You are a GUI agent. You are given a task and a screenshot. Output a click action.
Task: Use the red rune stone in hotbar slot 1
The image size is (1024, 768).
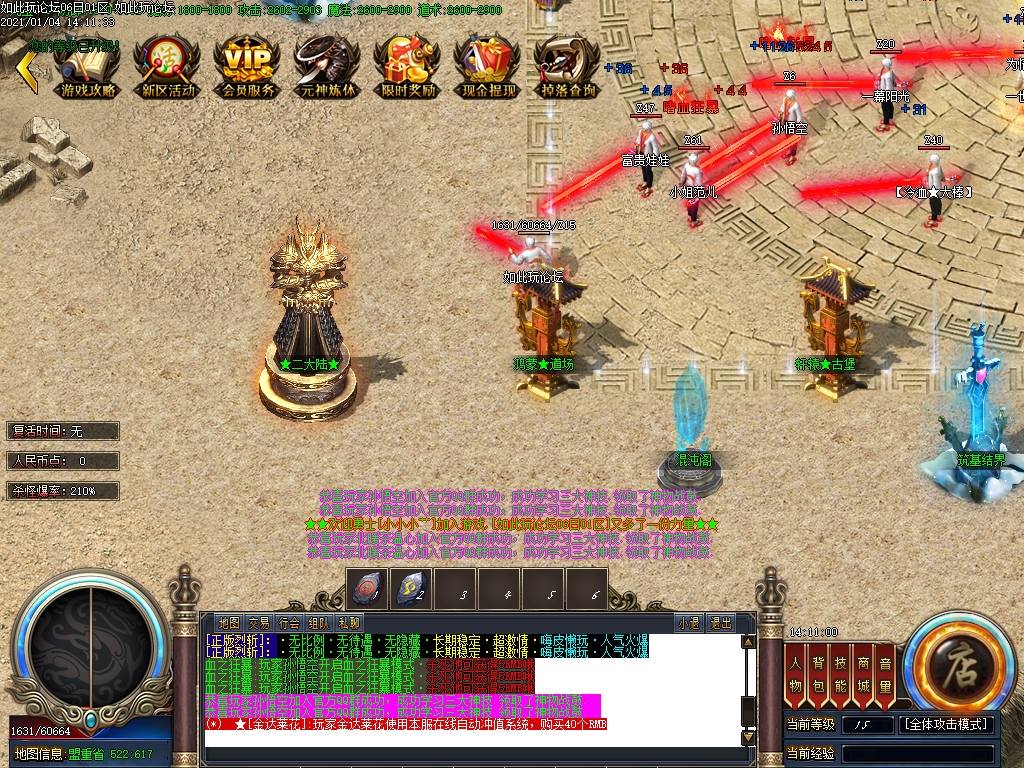367,590
